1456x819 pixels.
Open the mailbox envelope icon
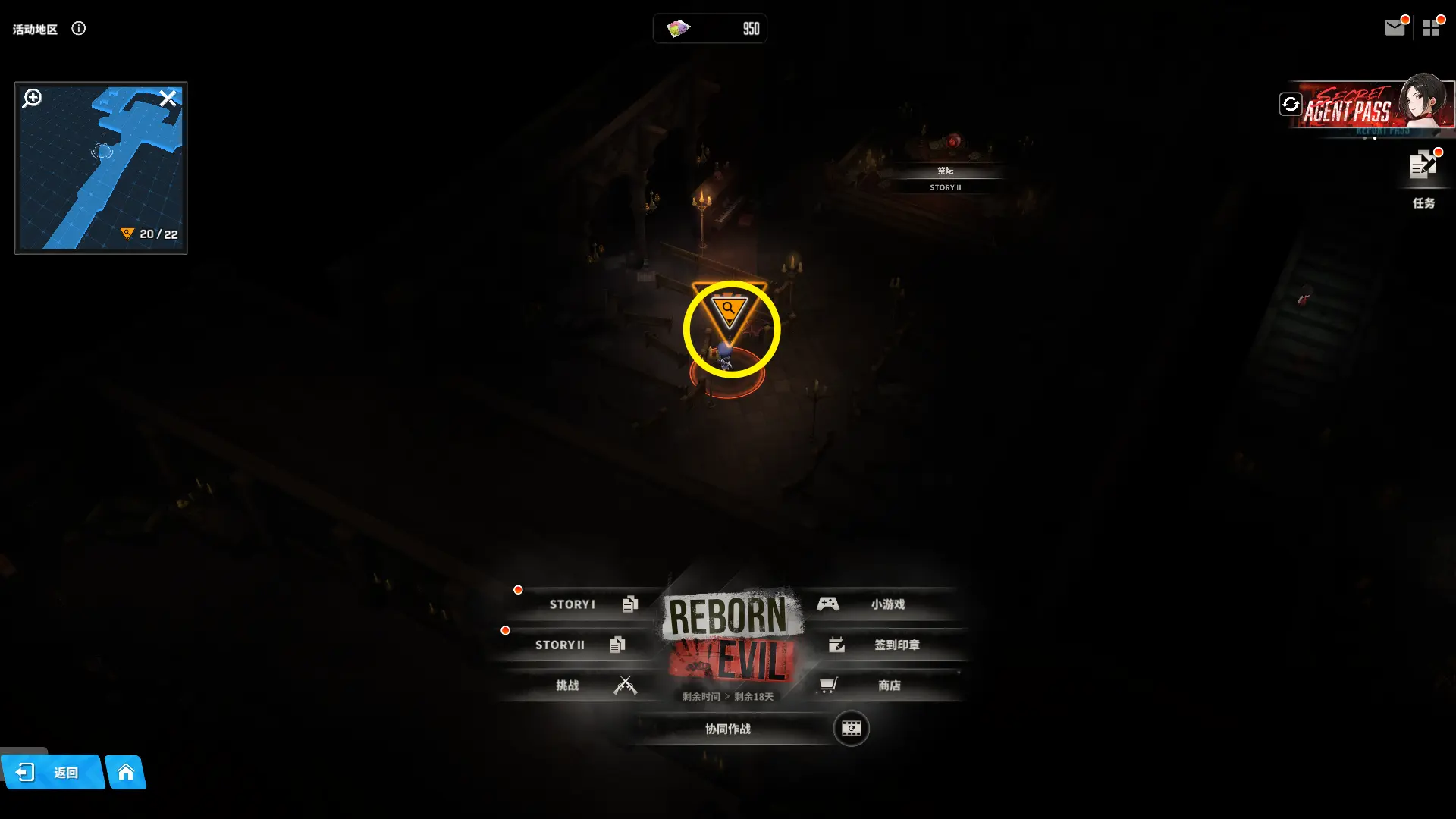[x=1394, y=28]
